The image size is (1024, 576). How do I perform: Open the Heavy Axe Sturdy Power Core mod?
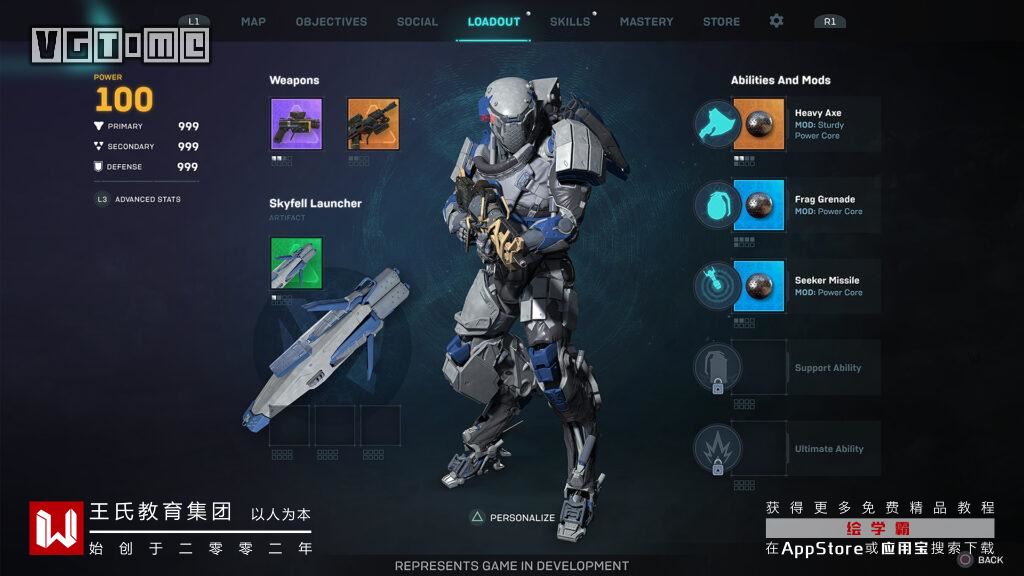758,124
